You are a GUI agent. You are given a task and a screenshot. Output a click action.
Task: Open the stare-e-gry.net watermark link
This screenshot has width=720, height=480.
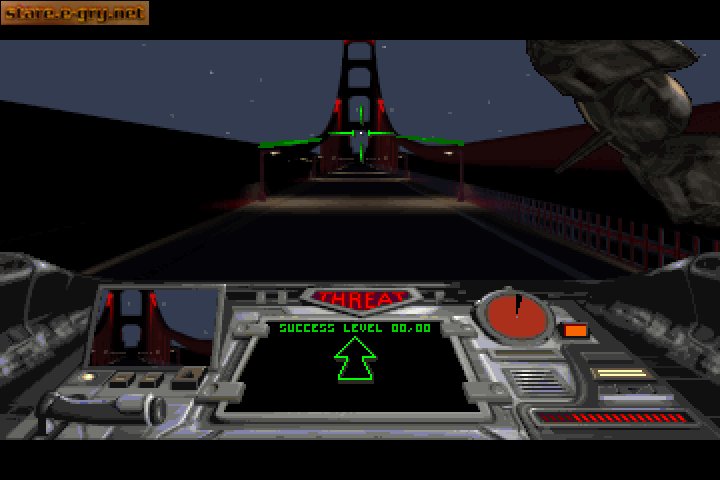click(x=74, y=13)
